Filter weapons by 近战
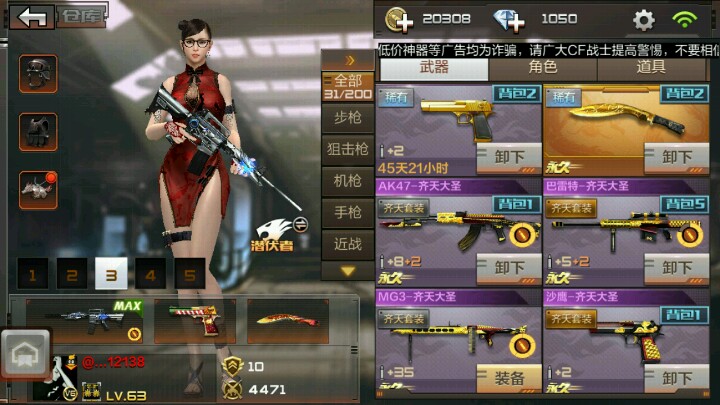 [347, 244]
